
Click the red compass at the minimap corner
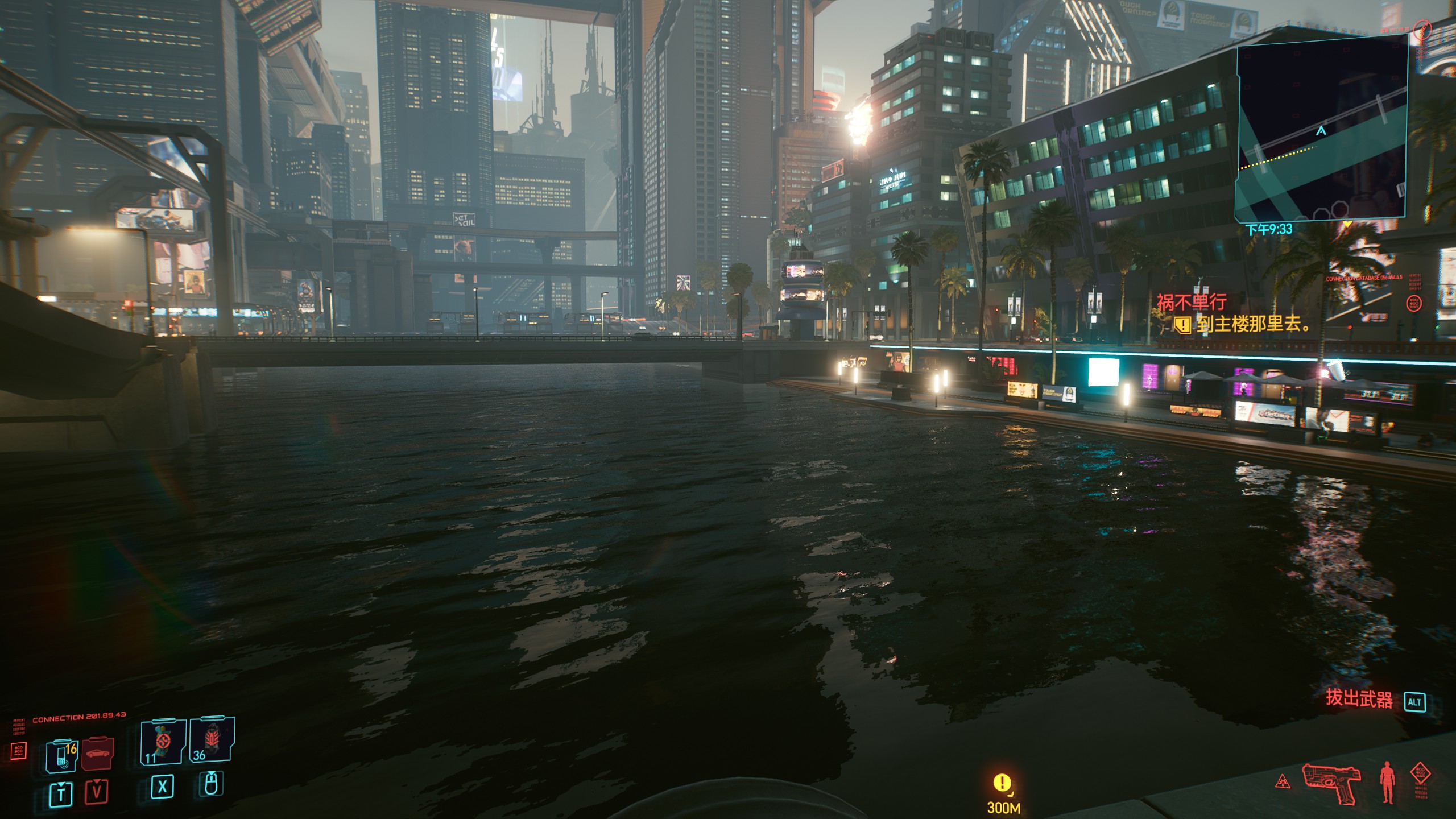tap(1422, 29)
